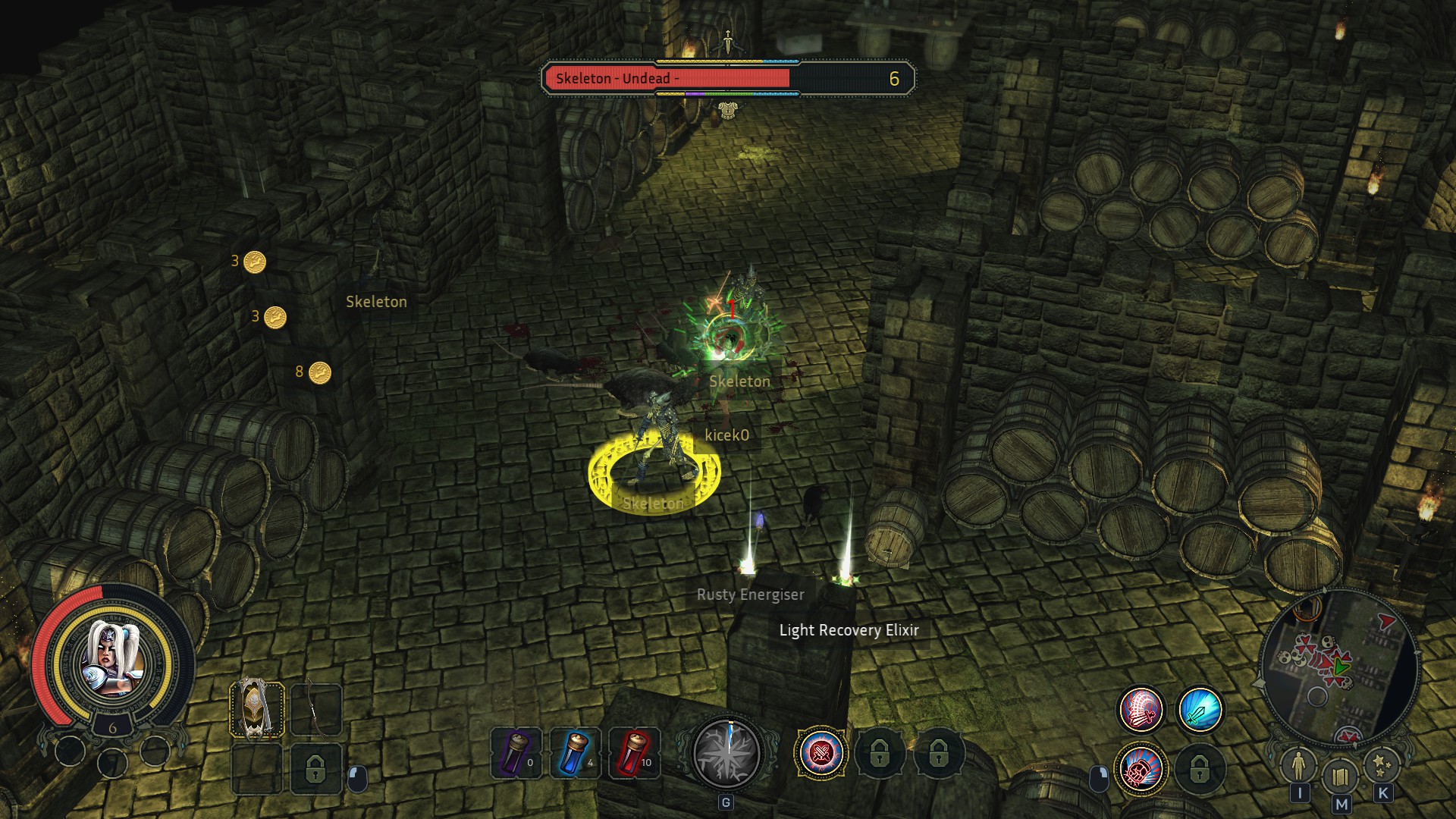The height and width of the screenshot is (819, 1456).
Task: Click the circular minimap
Action: point(1339,667)
